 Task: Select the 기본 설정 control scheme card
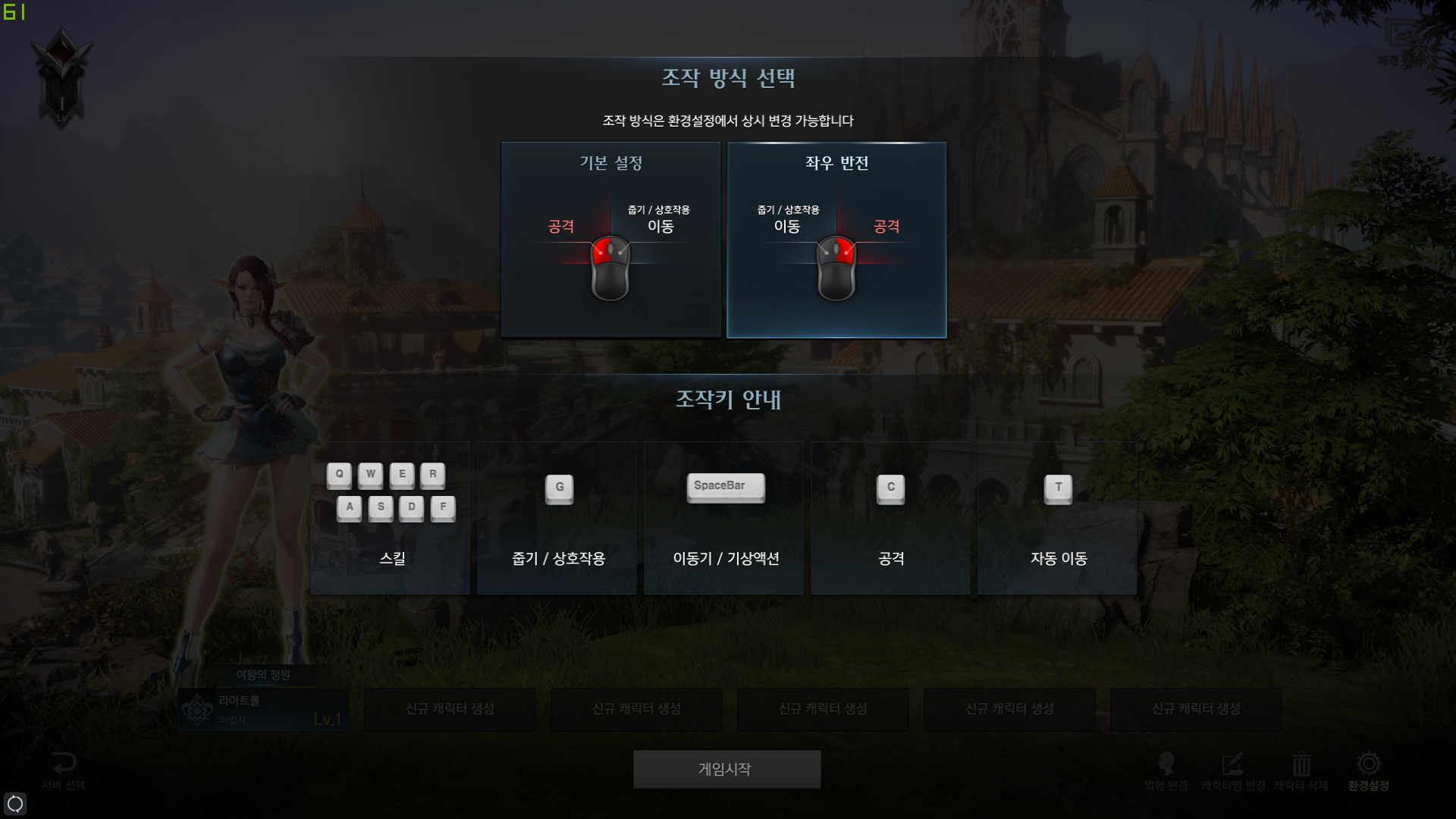[x=610, y=240]
